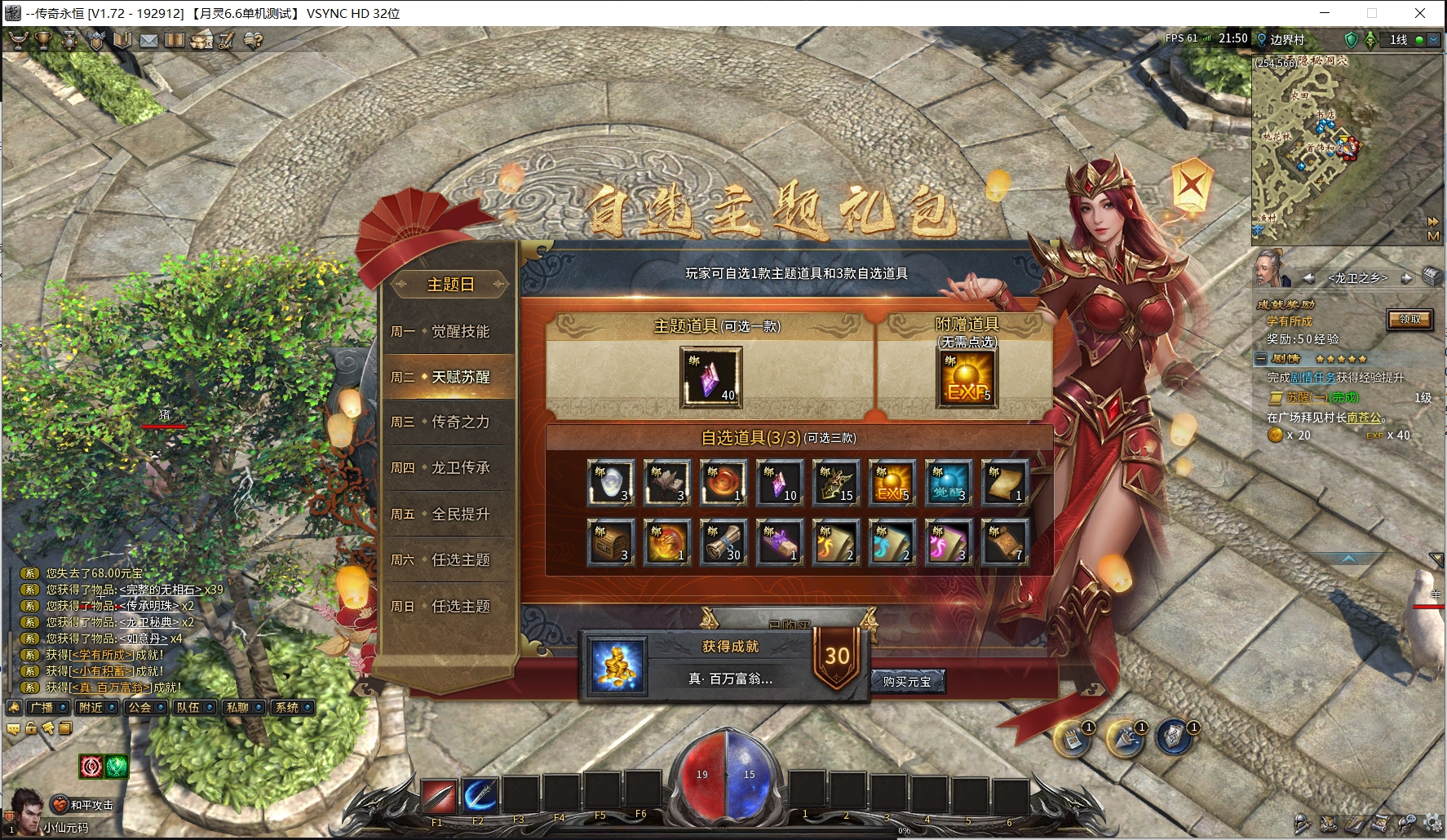Select the 周一 觉醒技能 theme tab
This screenshot has height=840, width=1447.
pyautogui.click(x=449, y=332)
